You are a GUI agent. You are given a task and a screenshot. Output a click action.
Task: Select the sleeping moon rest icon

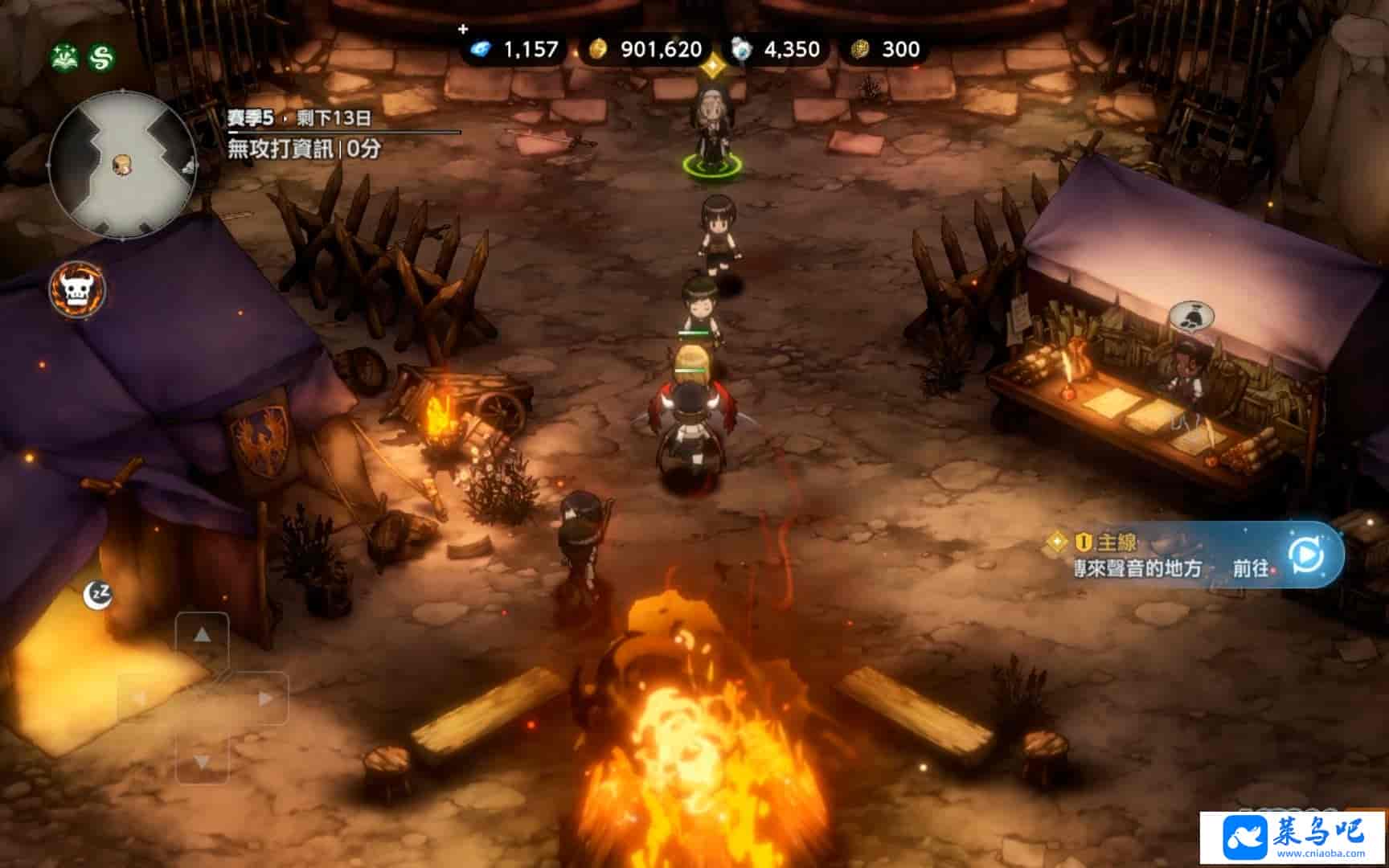coord(98,594)
